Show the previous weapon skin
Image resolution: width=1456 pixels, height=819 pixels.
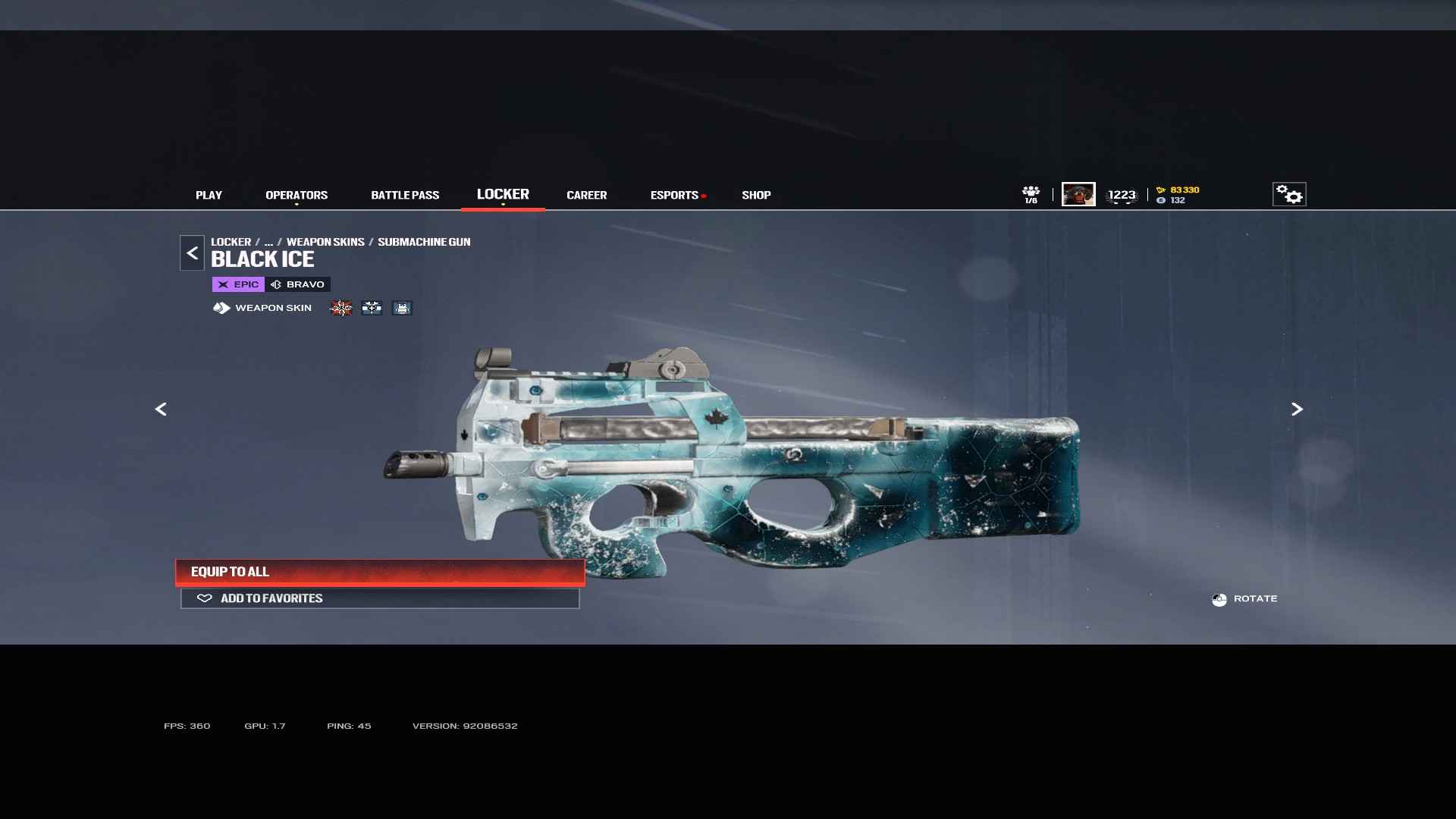click(161, 409)
